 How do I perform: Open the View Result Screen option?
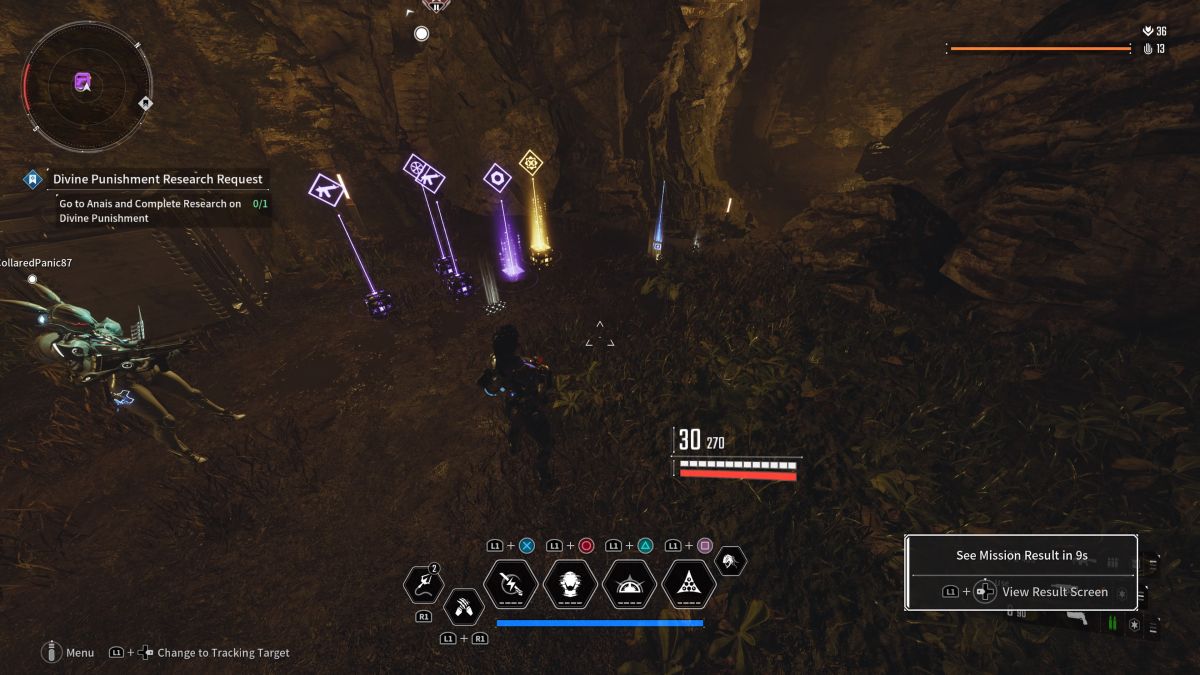tap(1054, 591)
